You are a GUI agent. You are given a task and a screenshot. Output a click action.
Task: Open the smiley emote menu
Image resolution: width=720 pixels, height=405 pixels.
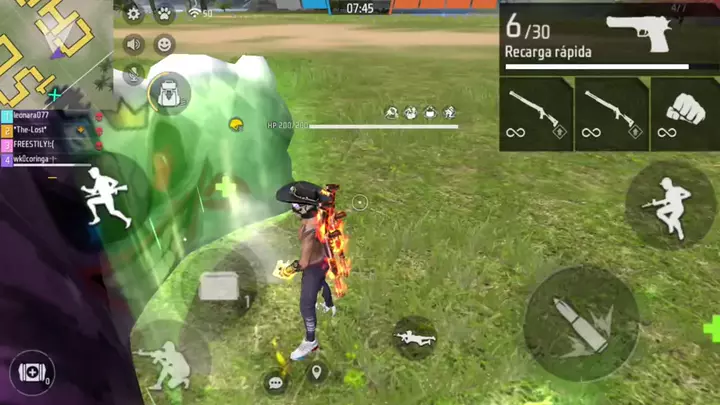click(164, 44)
